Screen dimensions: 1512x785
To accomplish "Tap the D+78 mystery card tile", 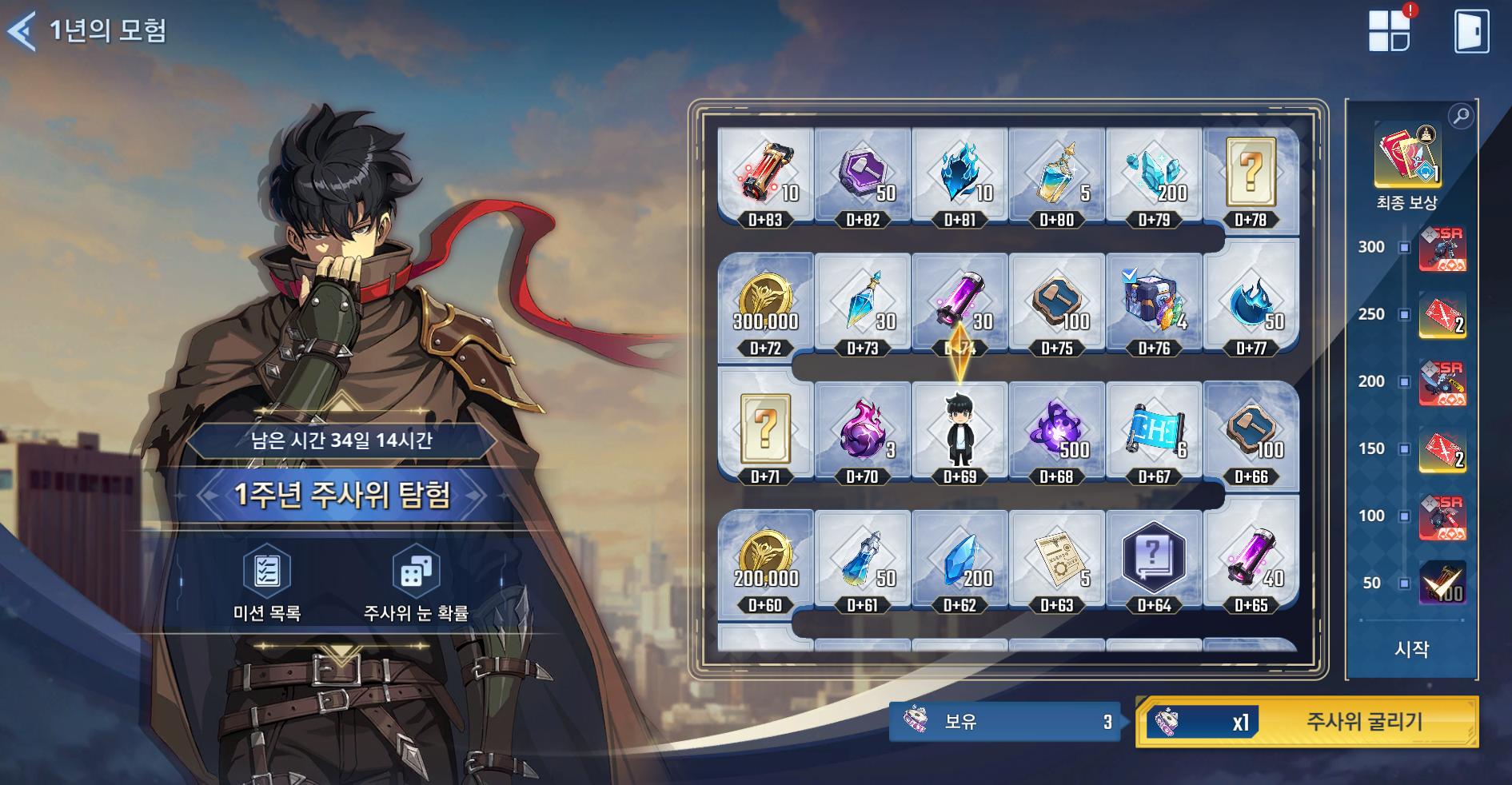I will point(1251,176).
